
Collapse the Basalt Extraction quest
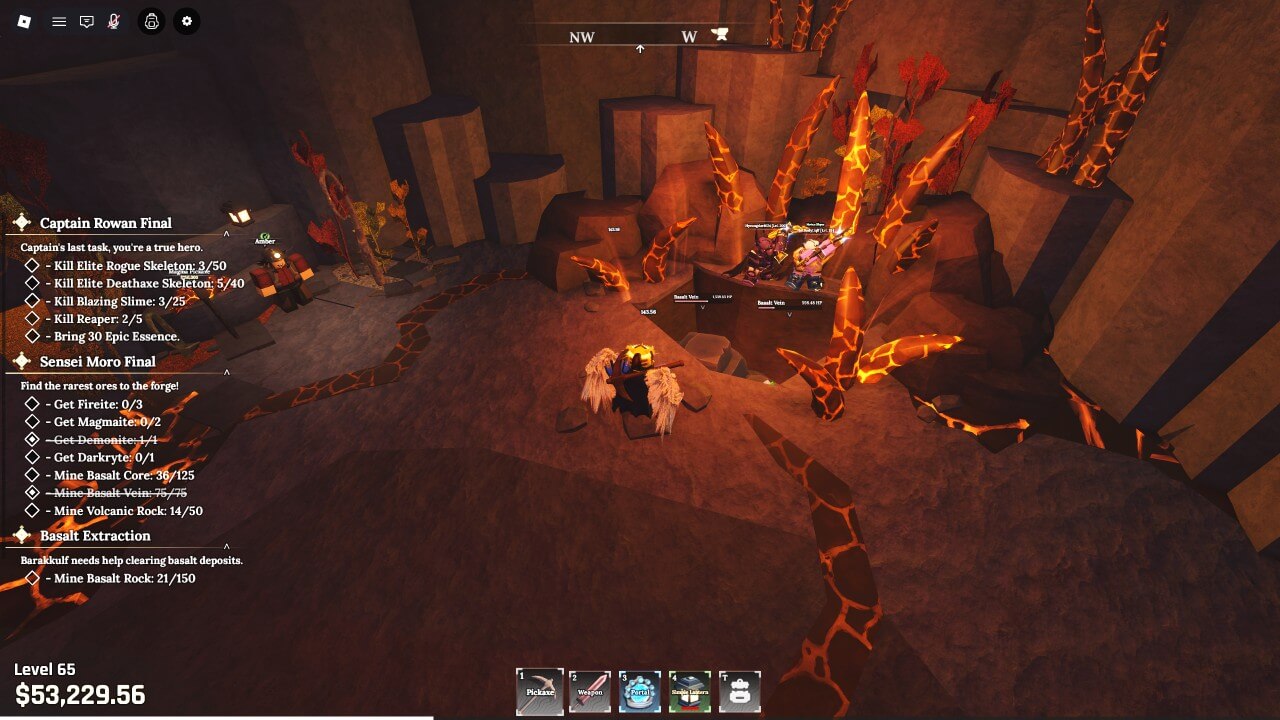(227, 546)
